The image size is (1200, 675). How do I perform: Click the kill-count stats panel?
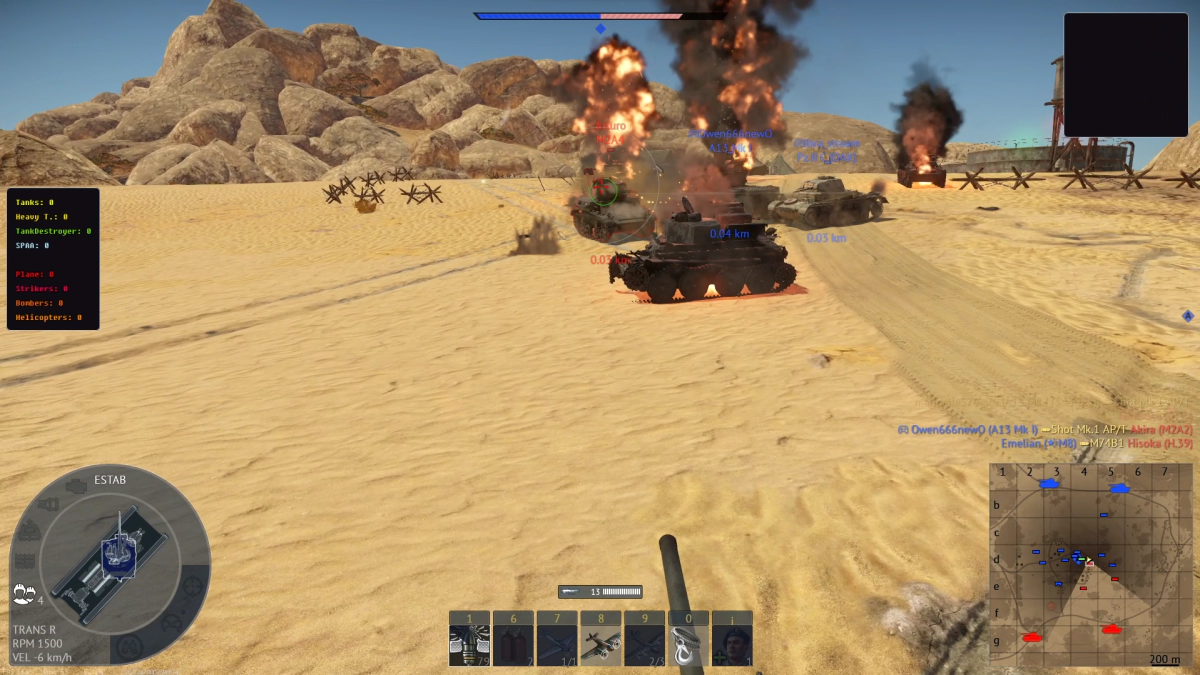(x=53, y=259)
